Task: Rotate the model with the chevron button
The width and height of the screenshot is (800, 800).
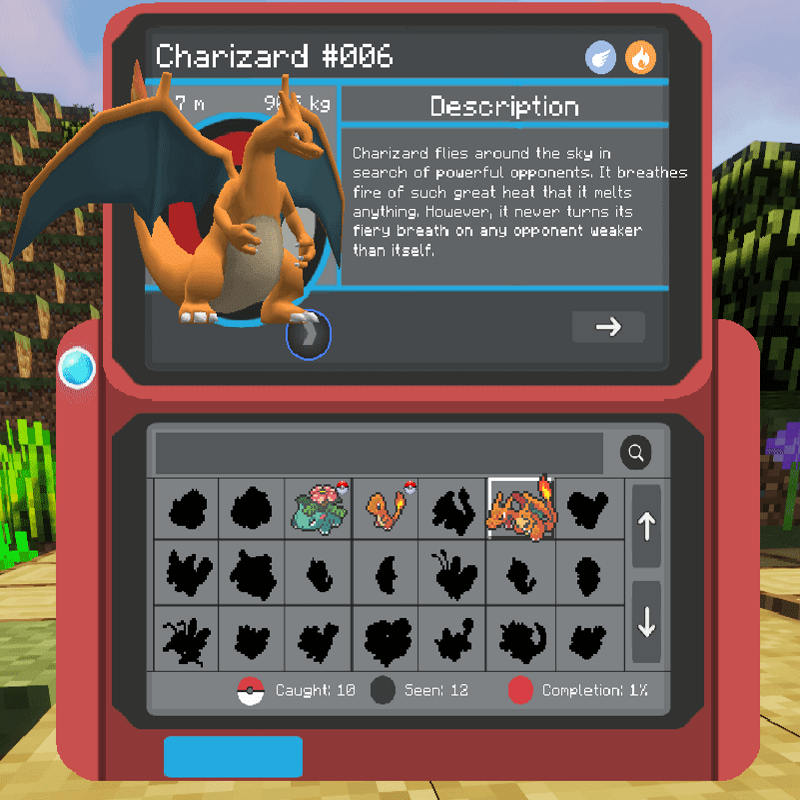Action: click(308, 336)
